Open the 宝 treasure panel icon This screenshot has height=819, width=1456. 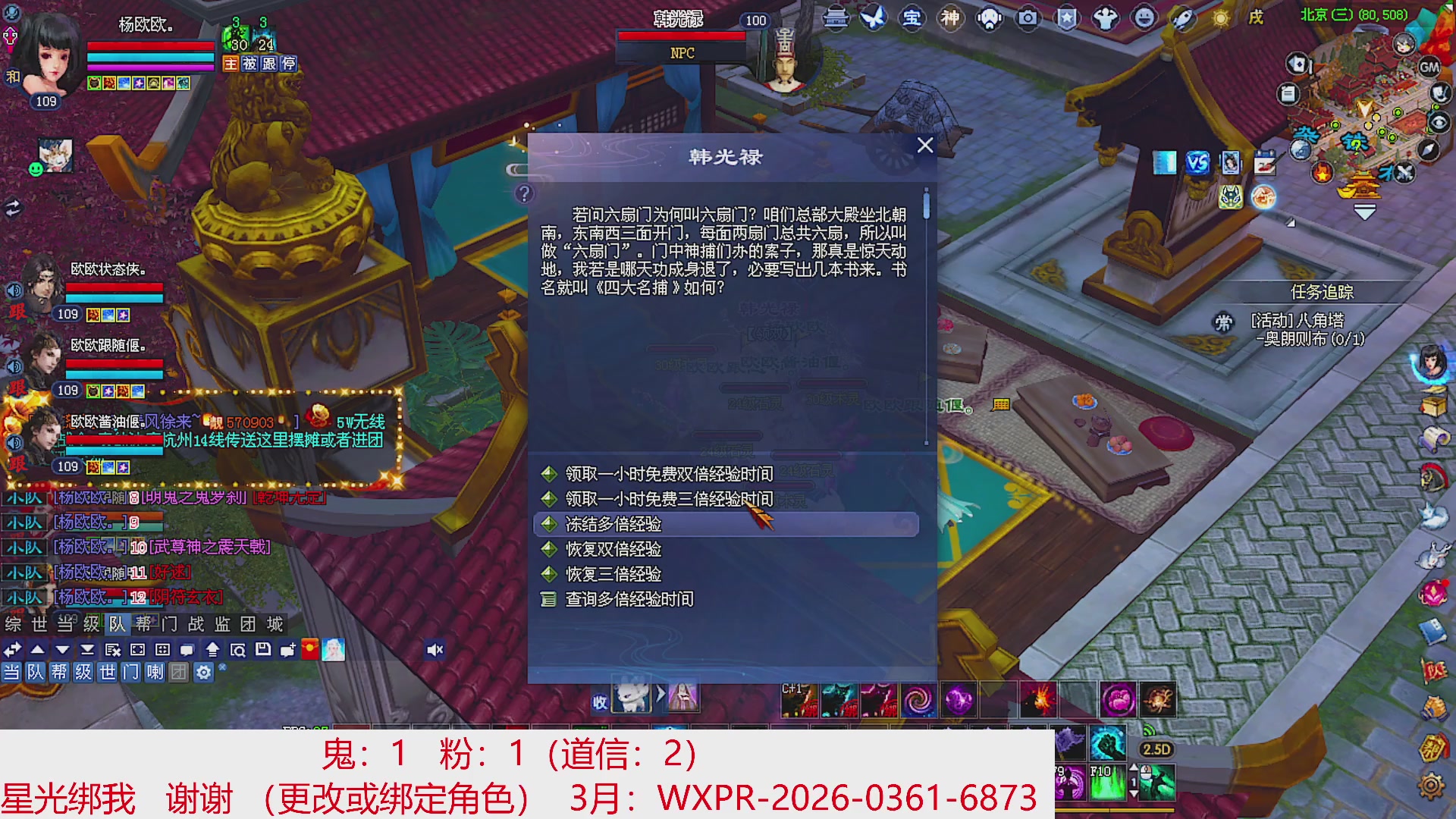(912, 17)
